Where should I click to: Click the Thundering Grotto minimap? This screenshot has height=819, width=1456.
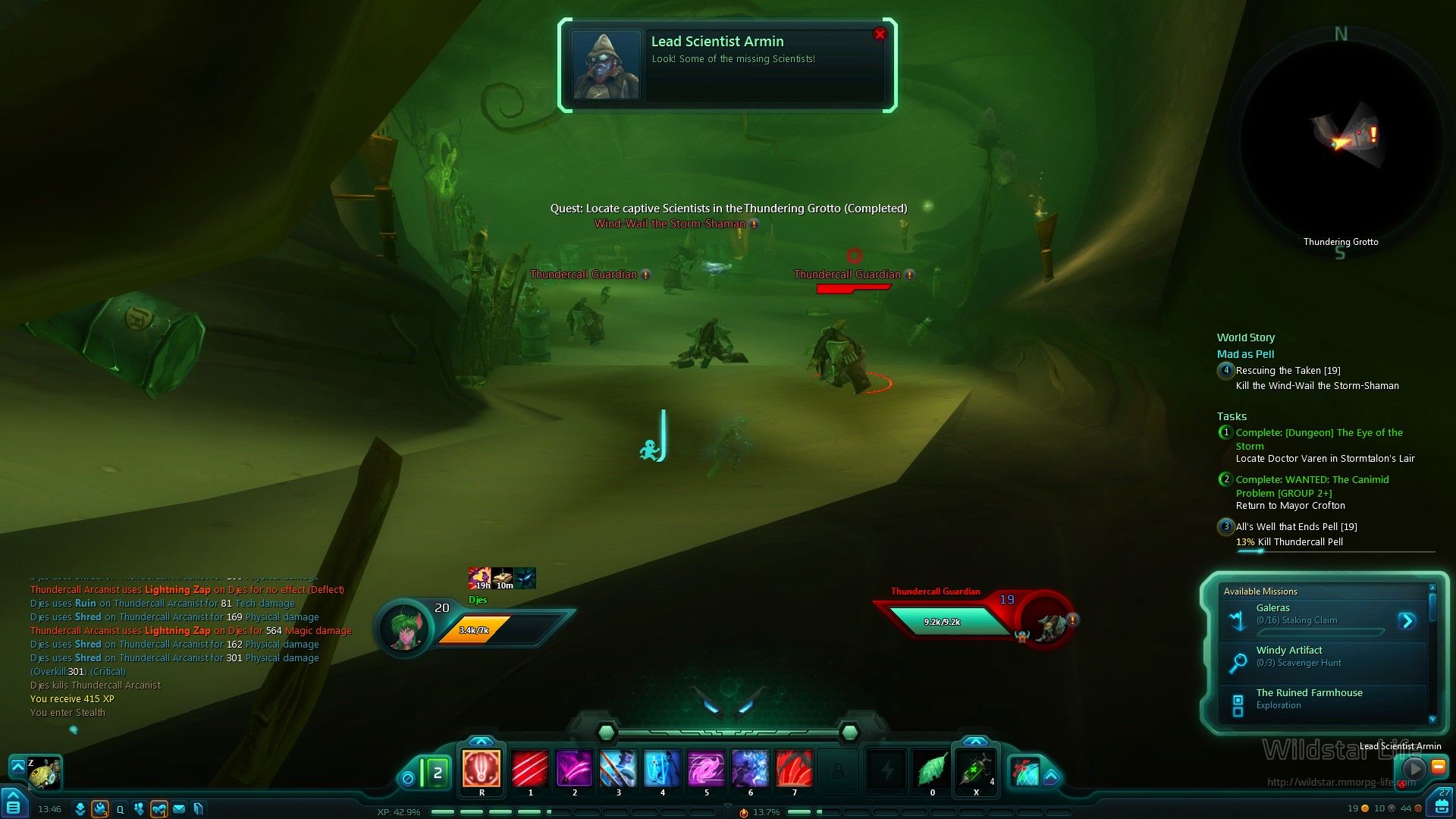(x=1341, y=140)
